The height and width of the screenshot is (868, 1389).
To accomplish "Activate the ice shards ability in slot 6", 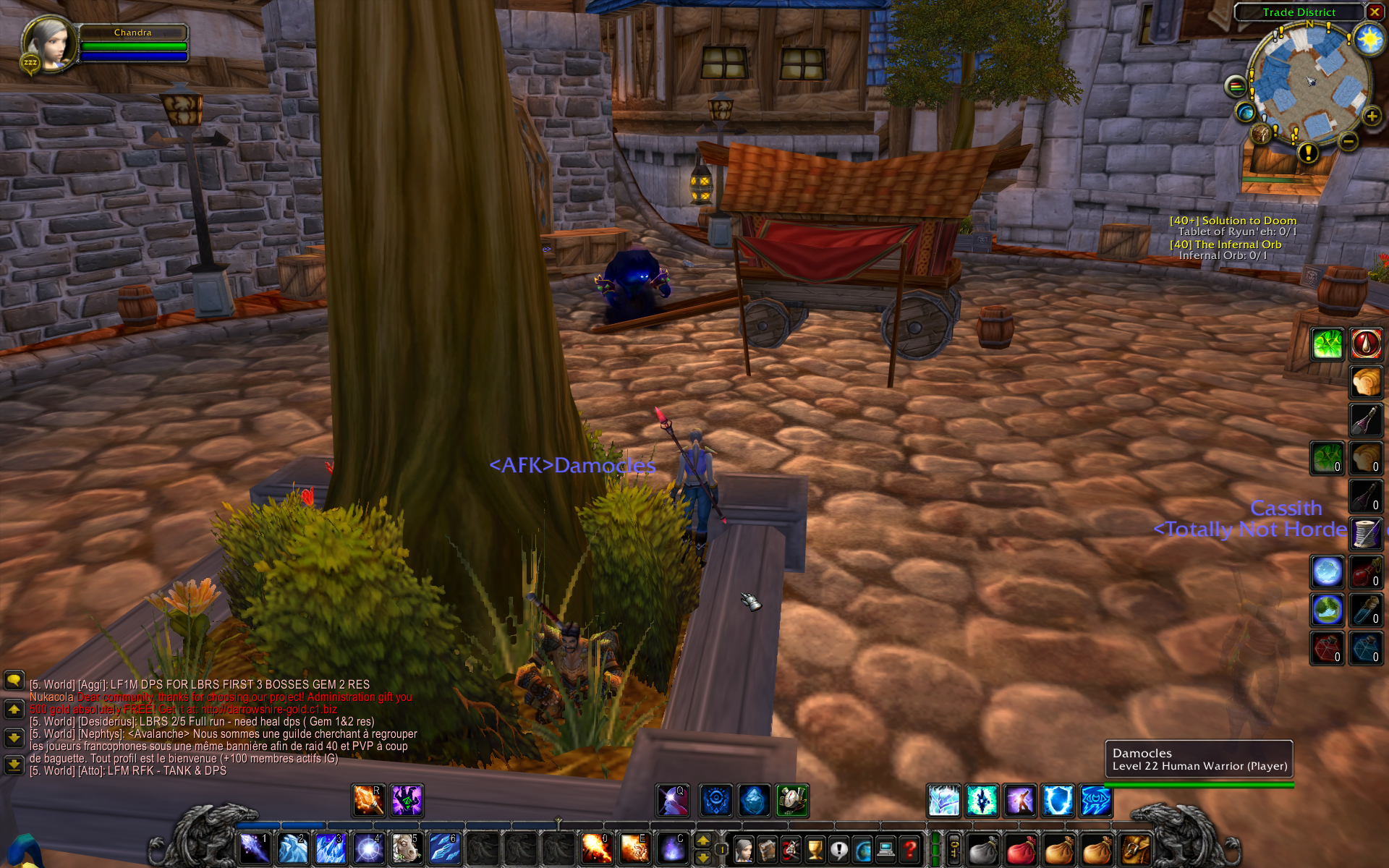I will pos(443,848).
